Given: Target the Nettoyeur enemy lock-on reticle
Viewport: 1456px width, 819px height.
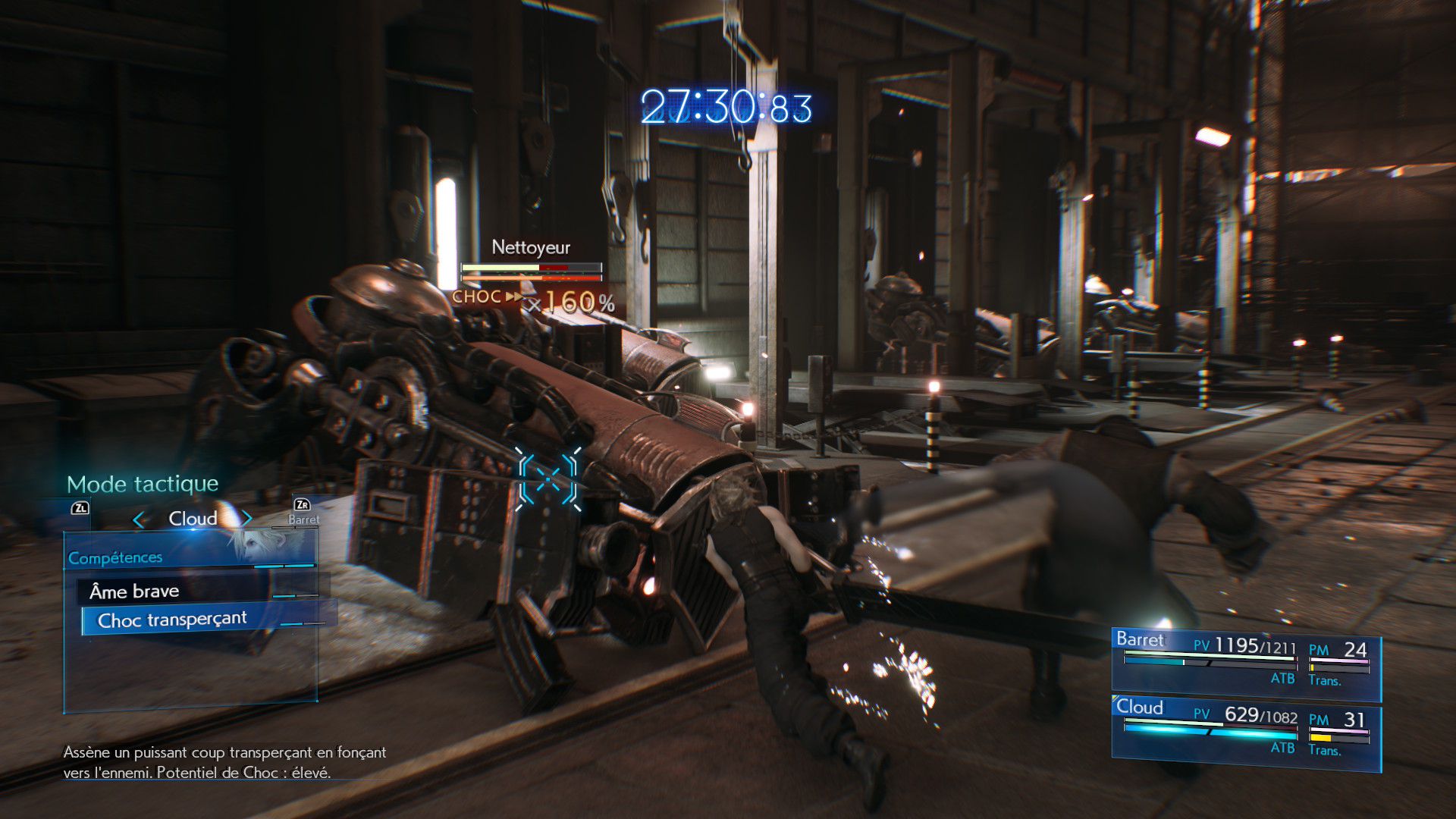Looking at the screenshot, I should click(x=548, y=479).
